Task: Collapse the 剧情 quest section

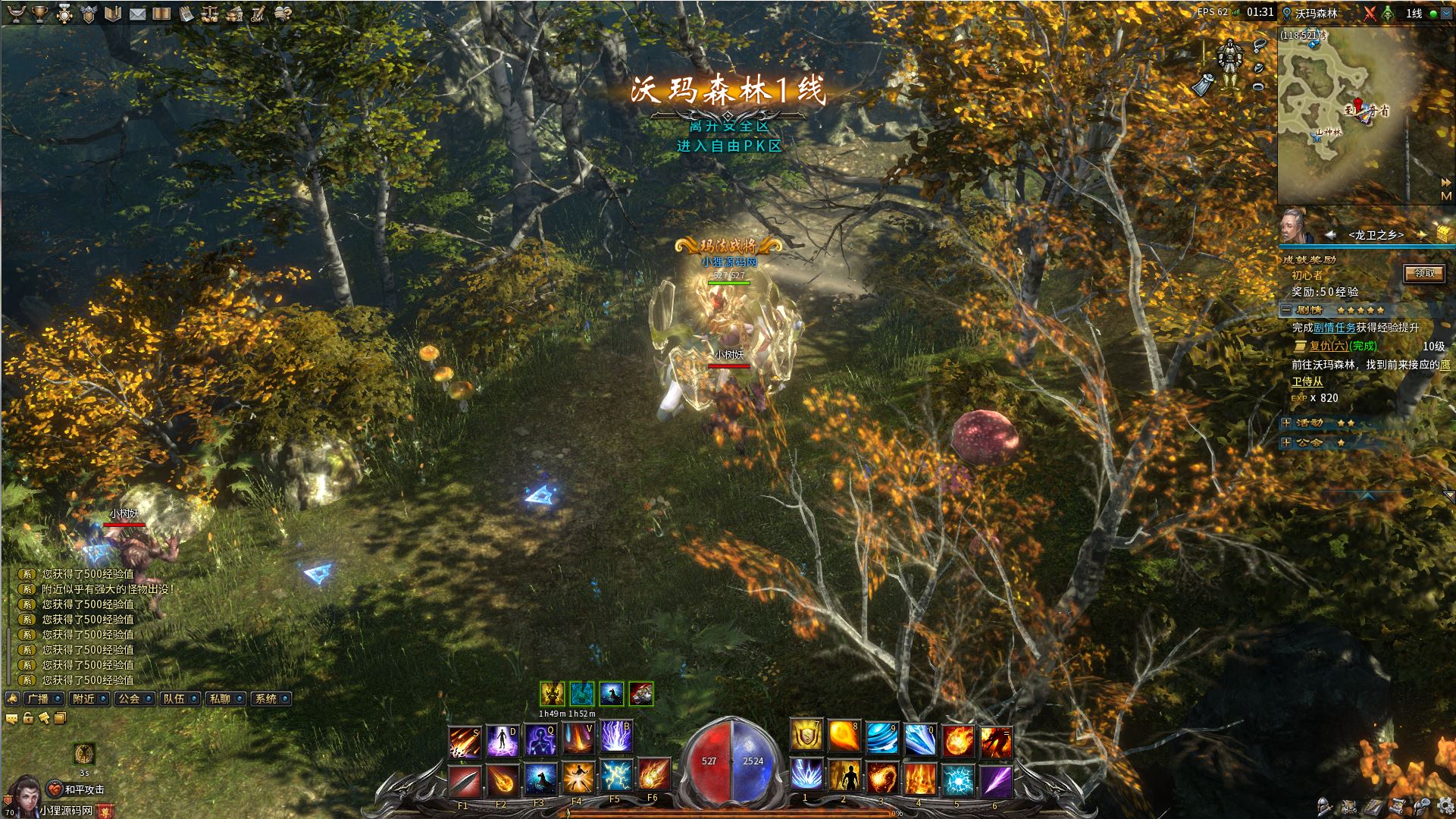Action: [x=1286, y=310]
